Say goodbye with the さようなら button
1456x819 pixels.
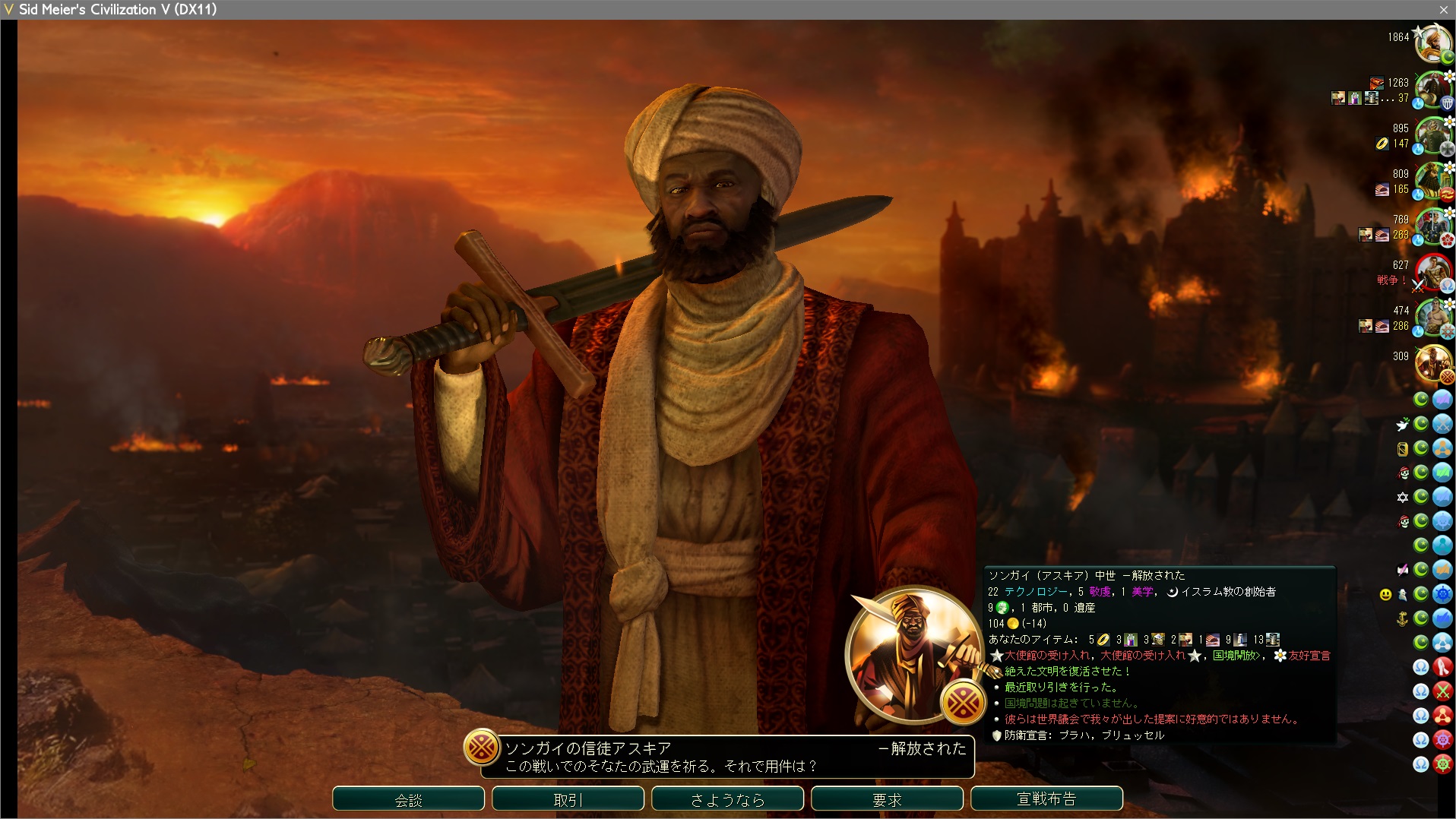[727, 799]
